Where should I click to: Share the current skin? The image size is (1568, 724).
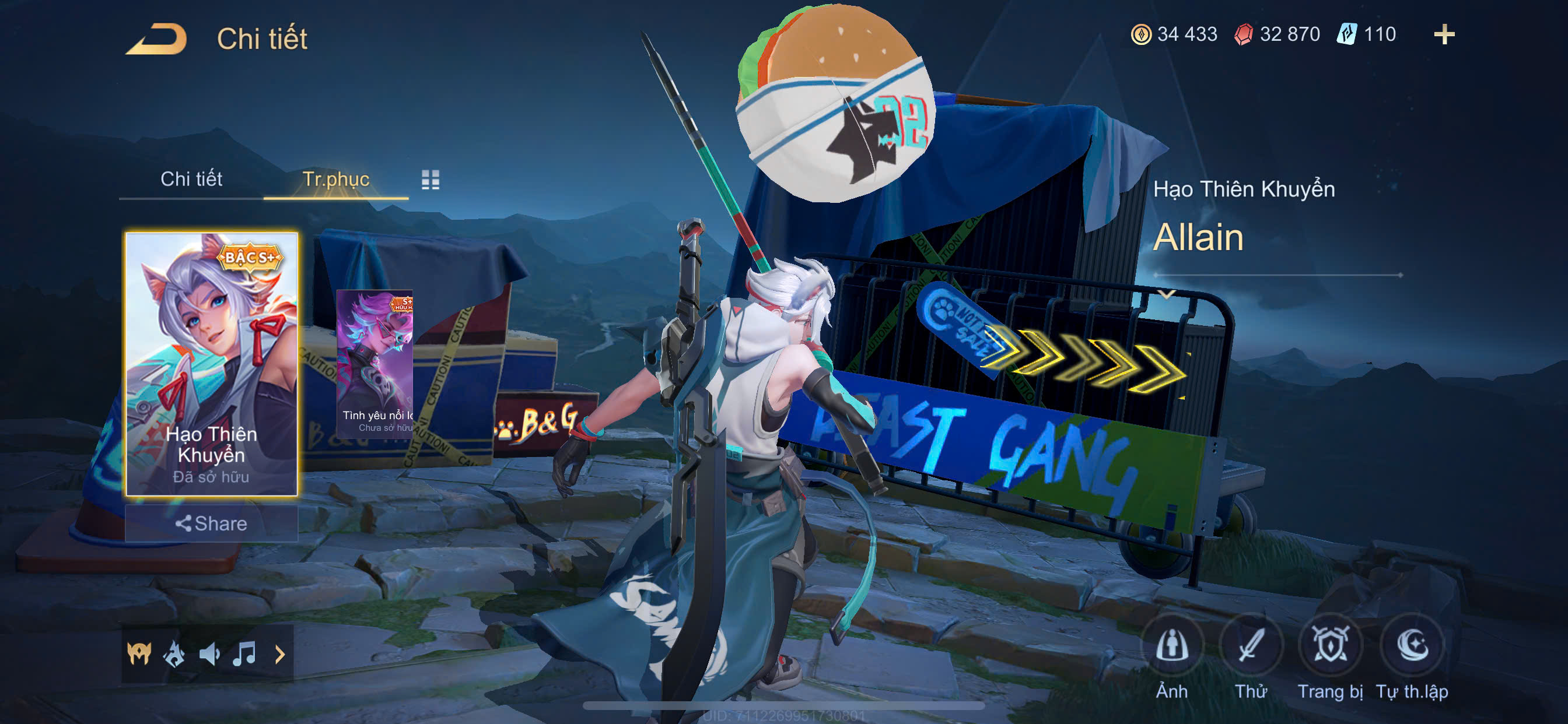click(211, 523)
